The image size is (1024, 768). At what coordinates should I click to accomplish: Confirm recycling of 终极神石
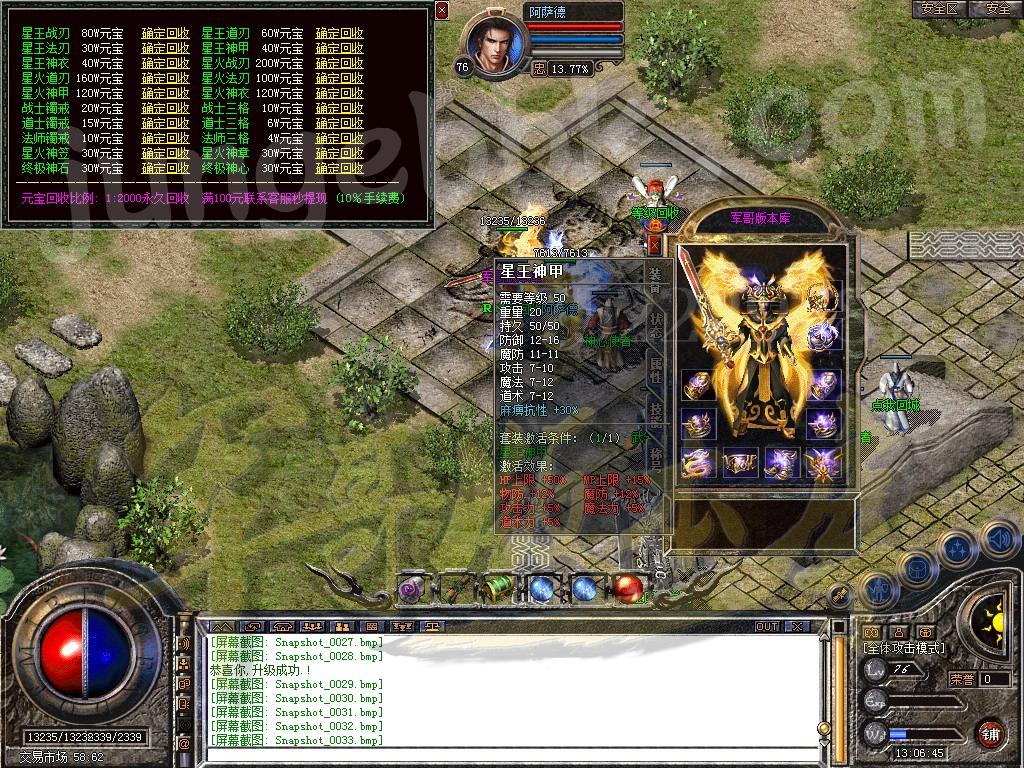tap(165, 168)
